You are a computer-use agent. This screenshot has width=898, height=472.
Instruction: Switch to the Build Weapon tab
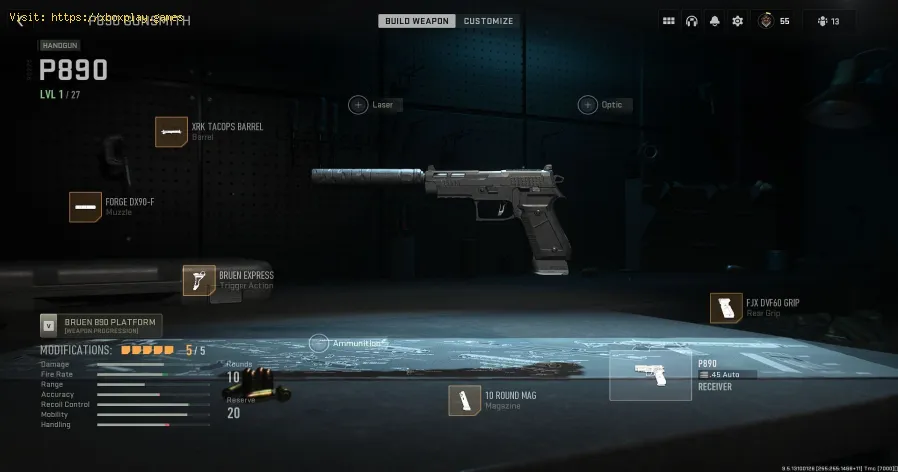coord(417,21)
